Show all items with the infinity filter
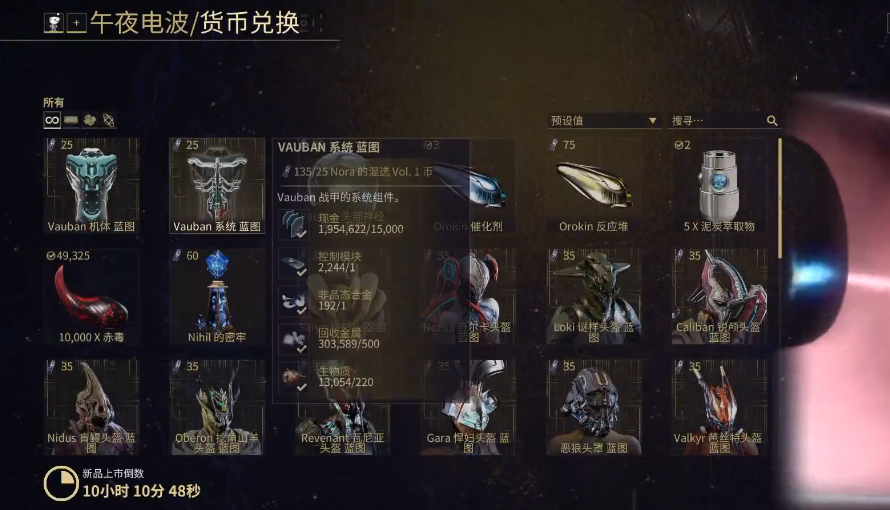 (51, 120)
